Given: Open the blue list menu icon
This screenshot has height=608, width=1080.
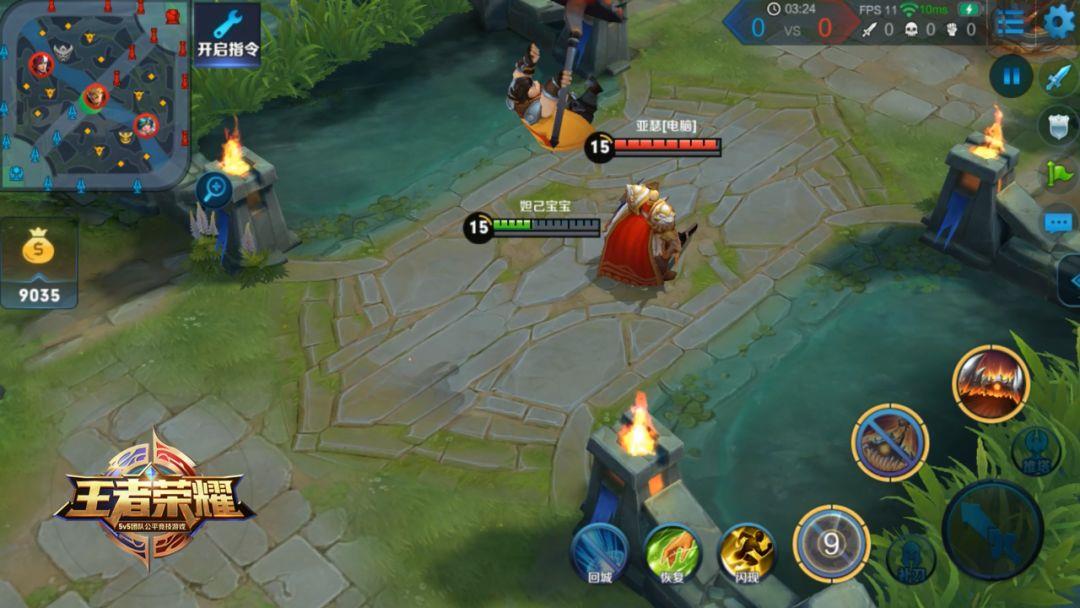Looking at the screenshot, I should (x=1010, y=22).
